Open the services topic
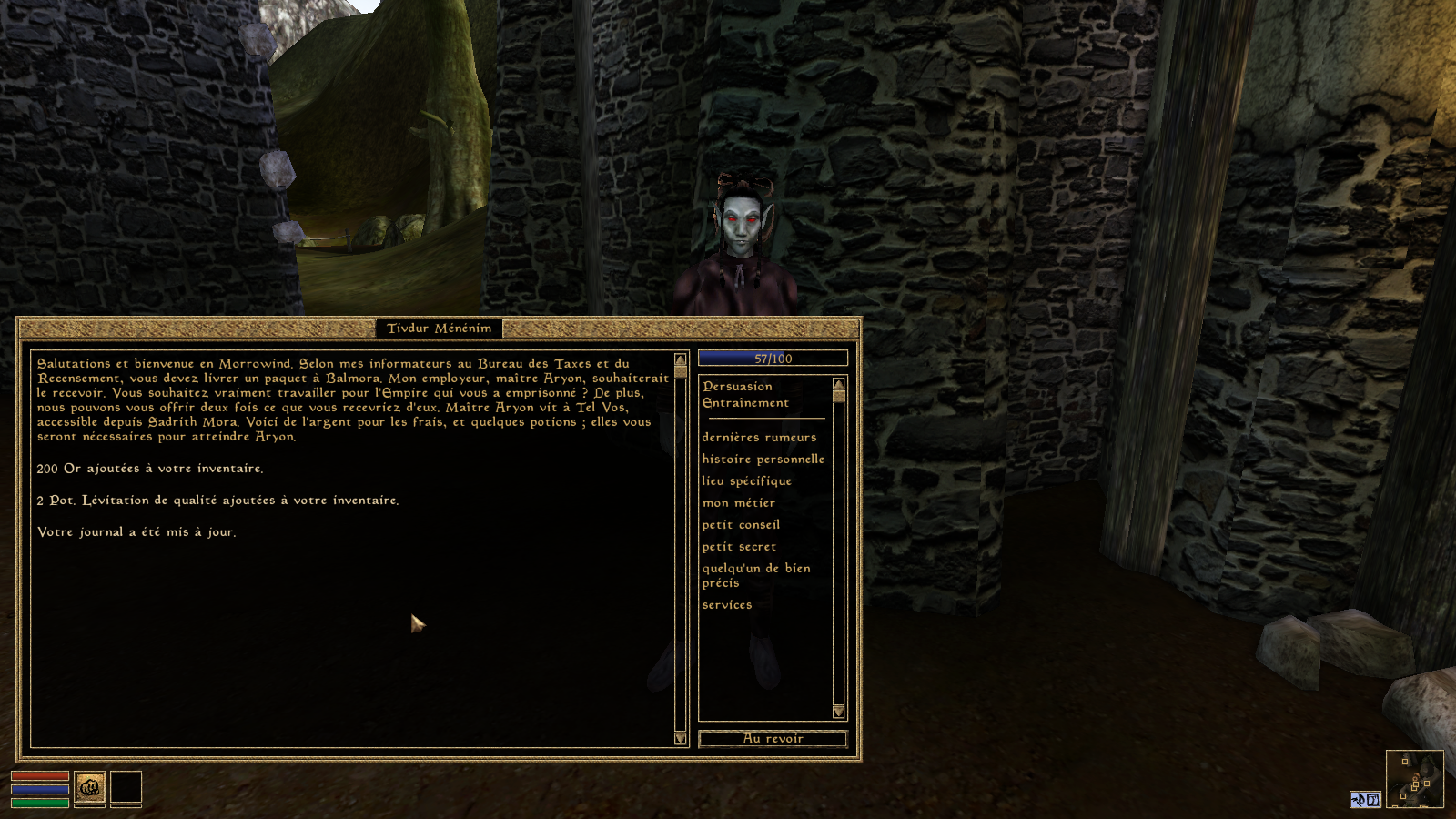The height and width of the screenshot is (819, 1456). click(726, 605)
